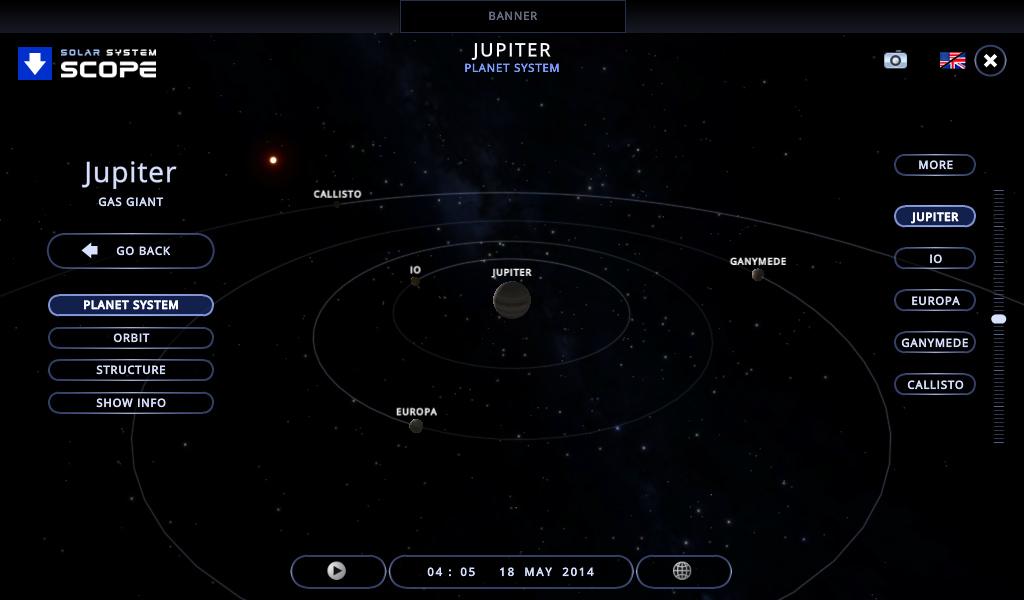Select the Planet System view
Viewport: 1024px width, 600px height.
coord(131,305)
